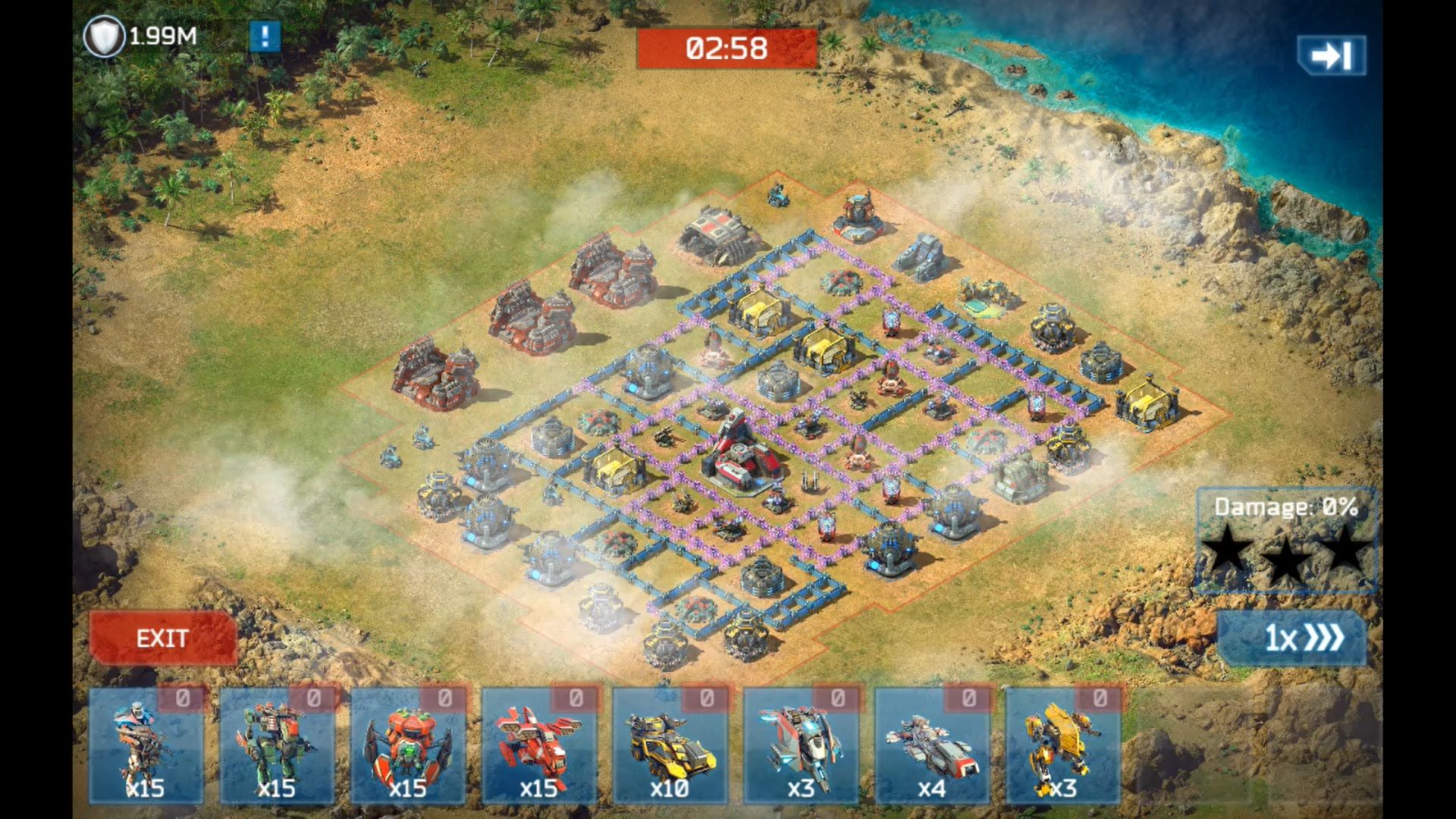1456x819 pixels.
Task: Pick the red gunship unit card
Action: coord(539,745)
